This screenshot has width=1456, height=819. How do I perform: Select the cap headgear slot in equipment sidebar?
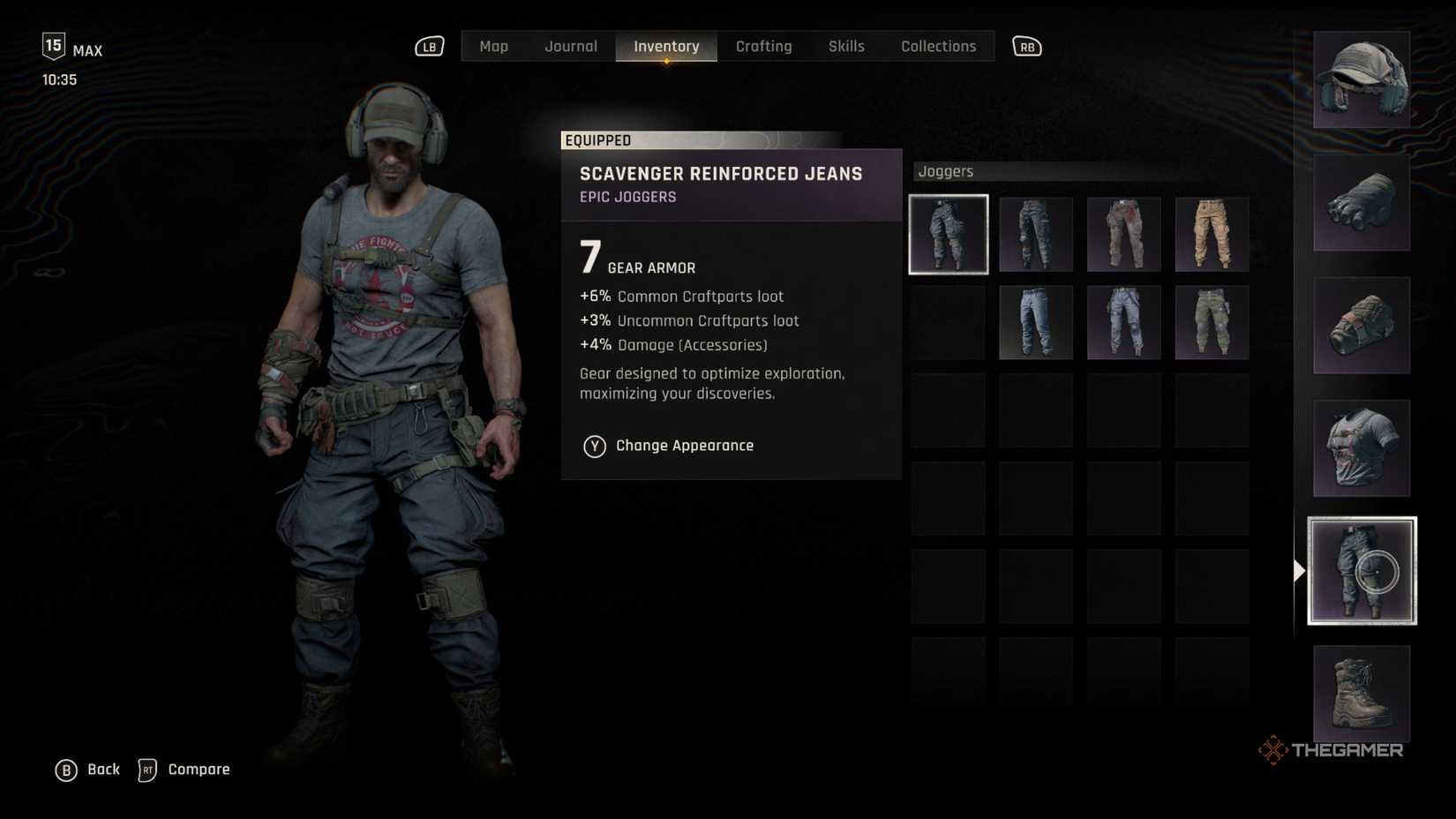[1360, 79]
